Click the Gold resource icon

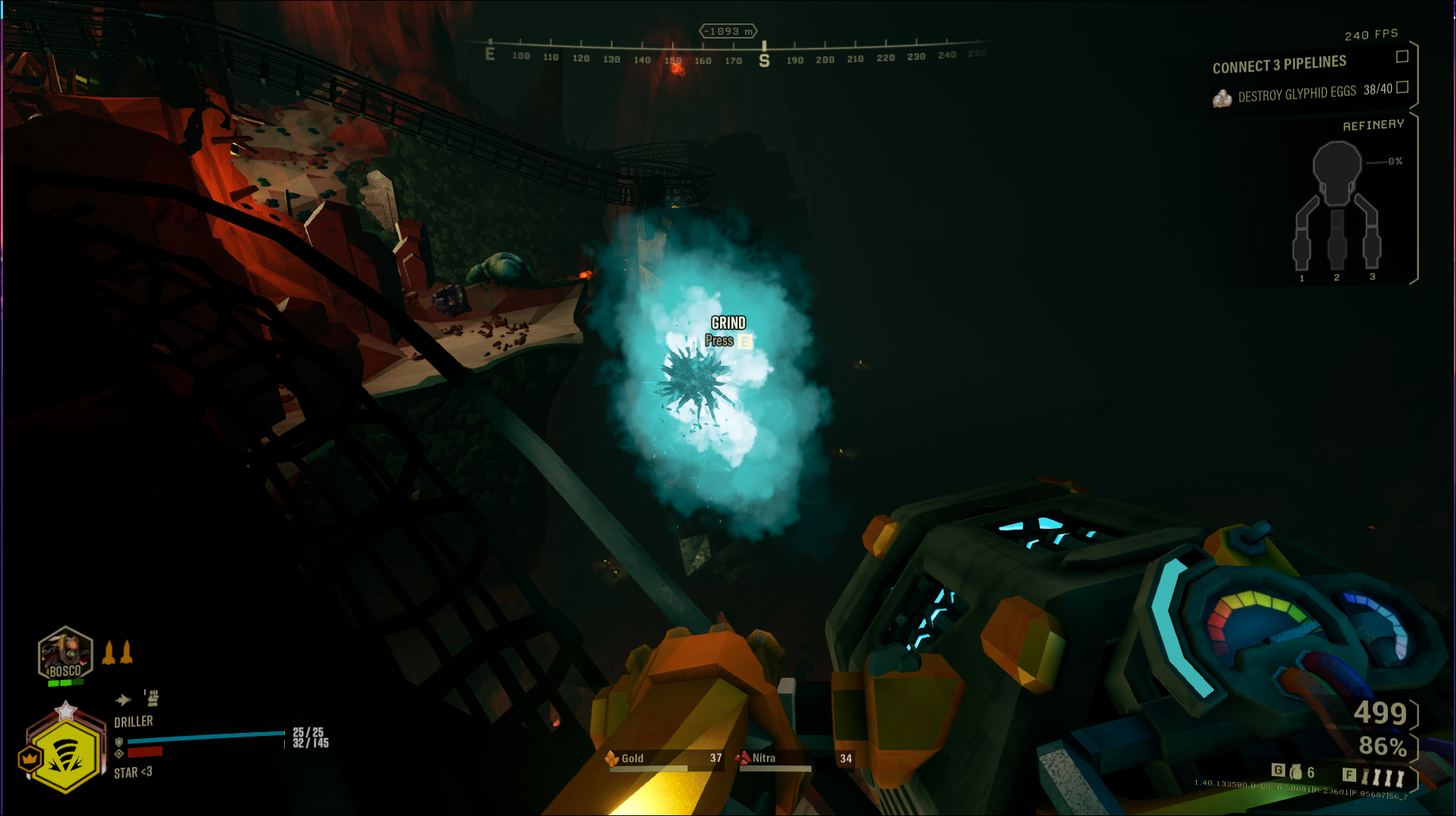tap(612, 758)
